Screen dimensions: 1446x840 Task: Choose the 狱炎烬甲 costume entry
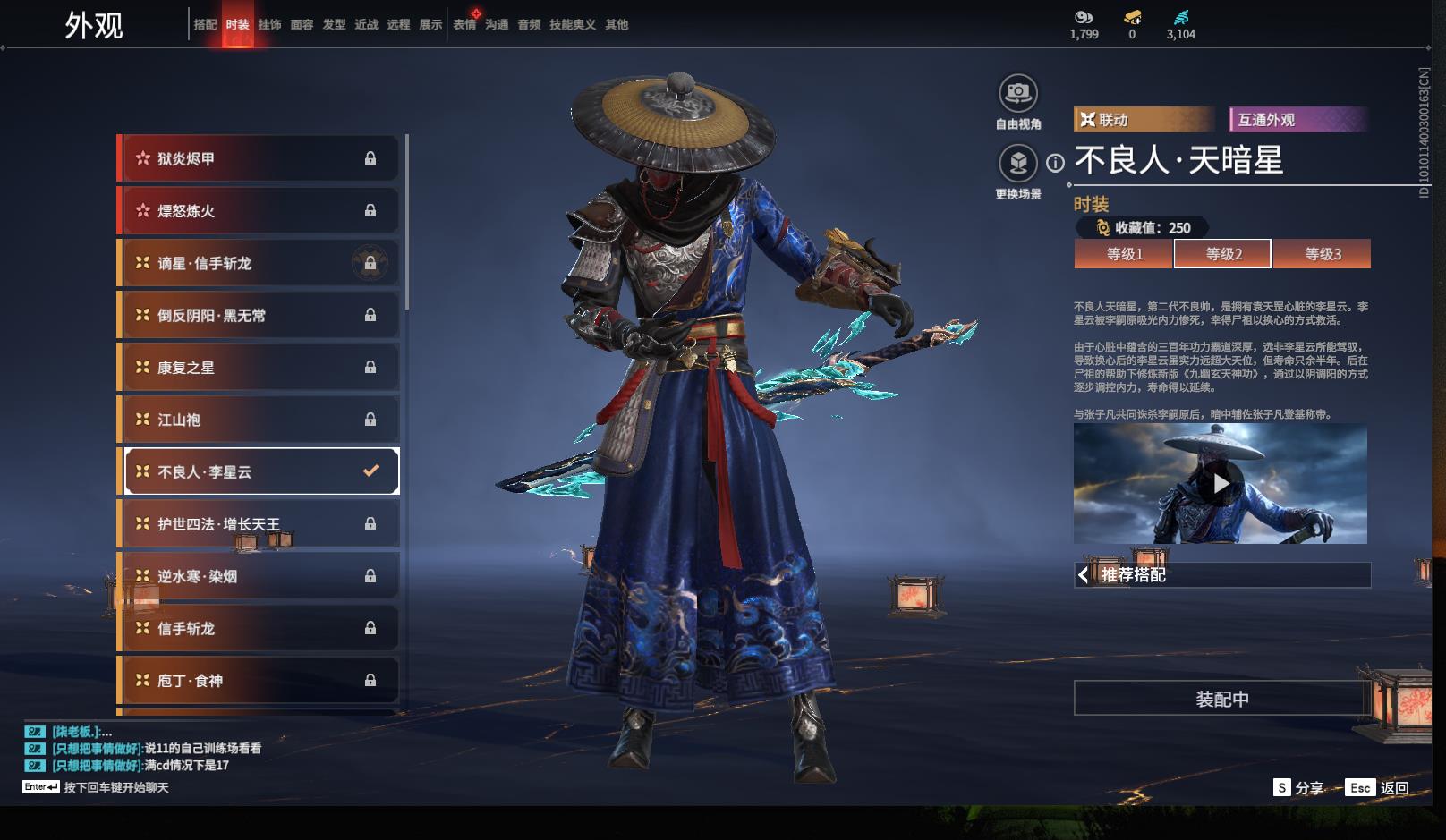coord(259,159)
